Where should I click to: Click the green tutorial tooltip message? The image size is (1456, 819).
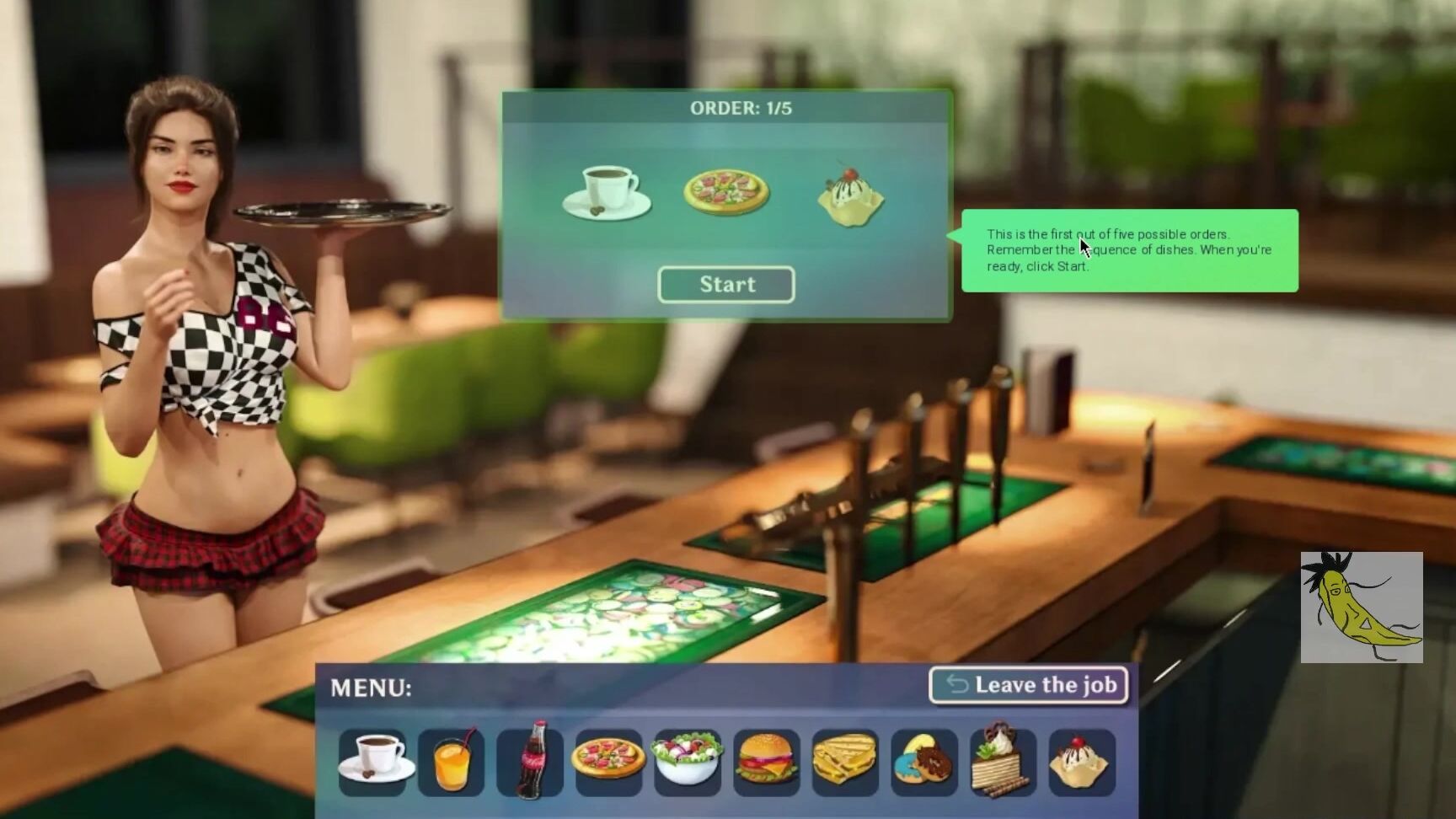point(1129,250)
